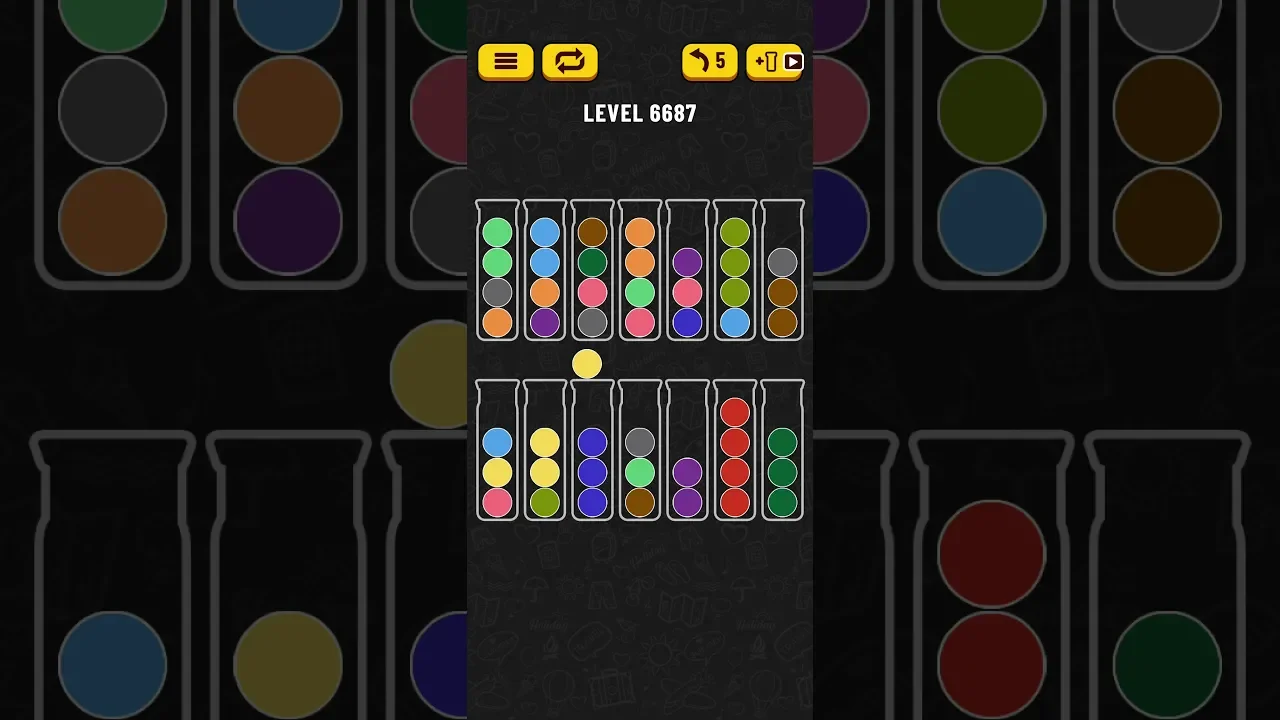
Task: Select the tube with two yellow balls above olive
Action: (545, 452)
